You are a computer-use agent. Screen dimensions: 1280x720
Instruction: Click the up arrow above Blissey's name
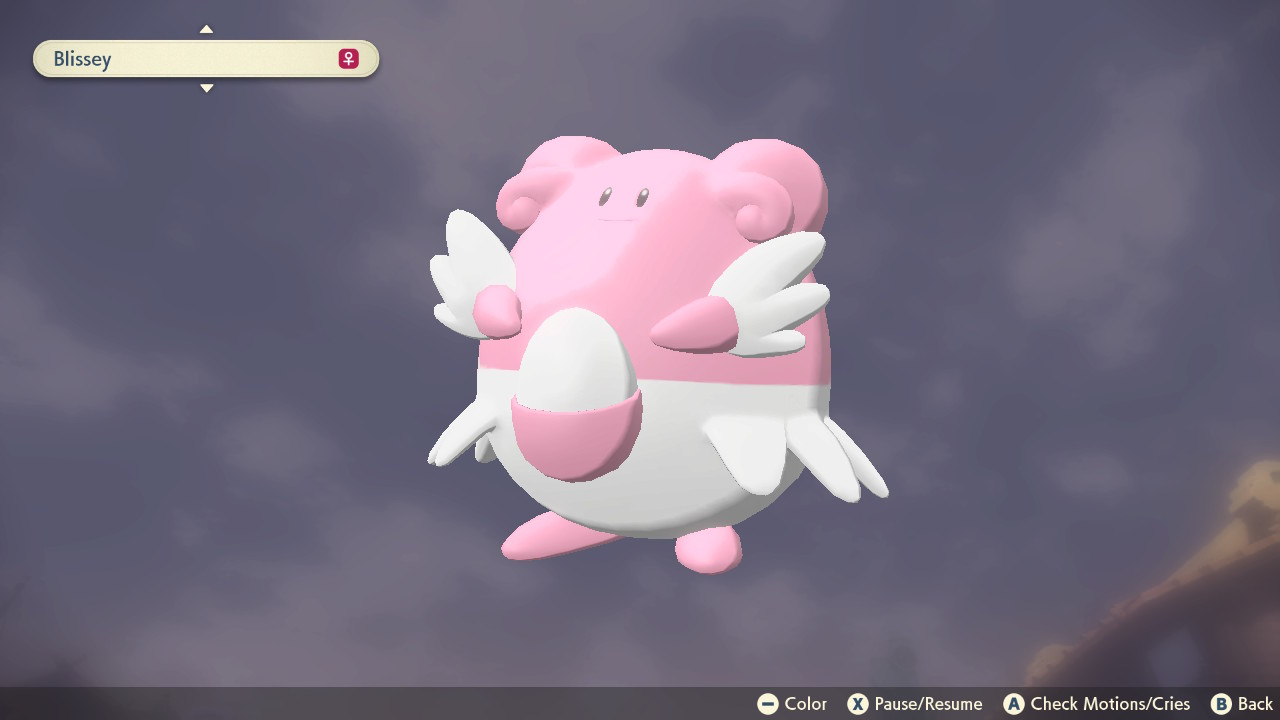click(206, 29)
